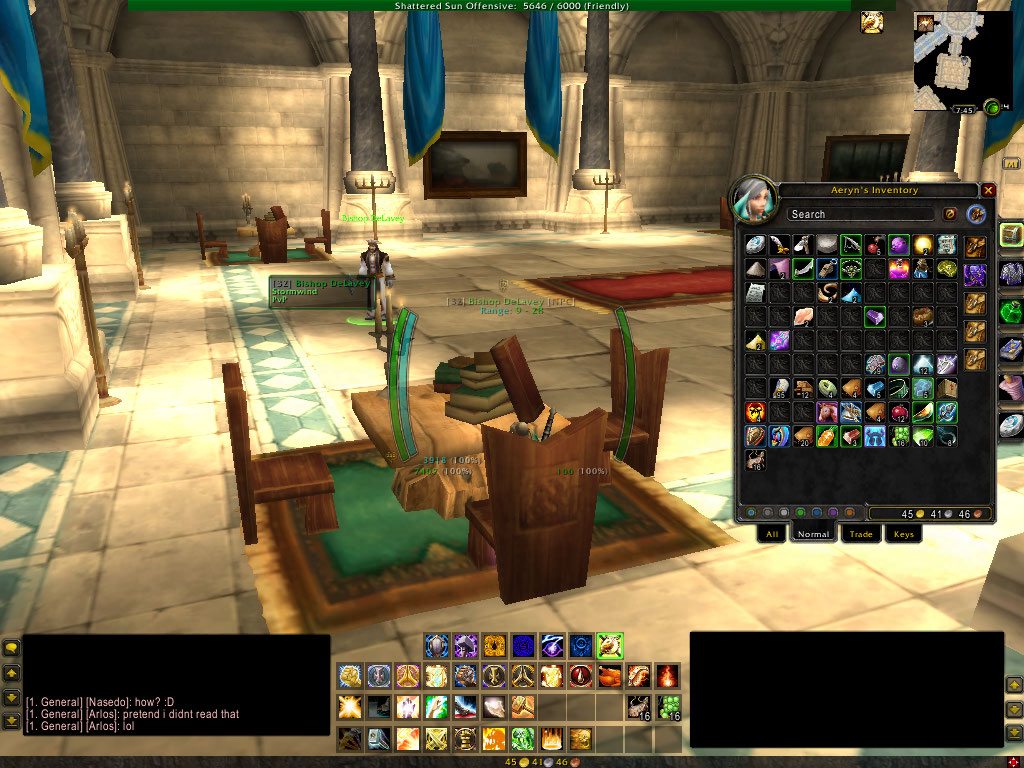The image size is (1024, 768).
Task: Use the green grapes stack on action bar
Action: 668,708
